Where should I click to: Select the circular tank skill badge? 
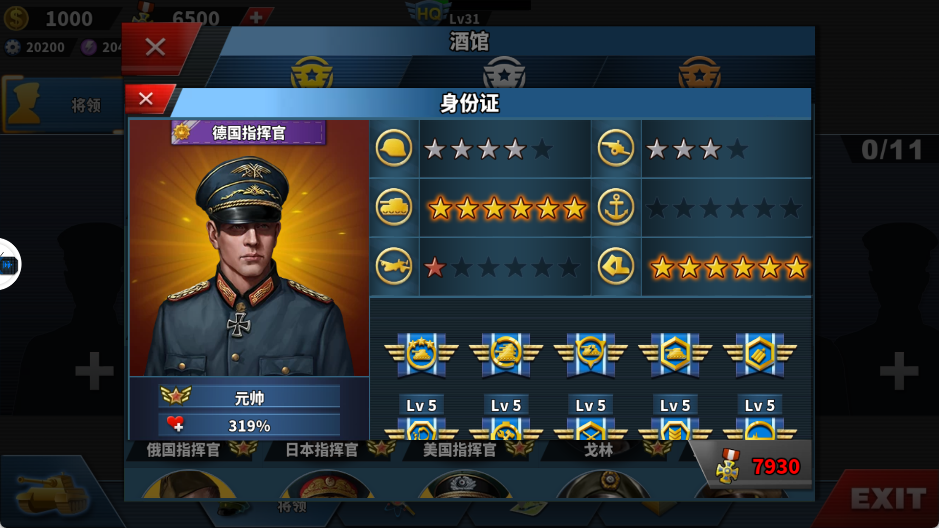tap(506, 354)
